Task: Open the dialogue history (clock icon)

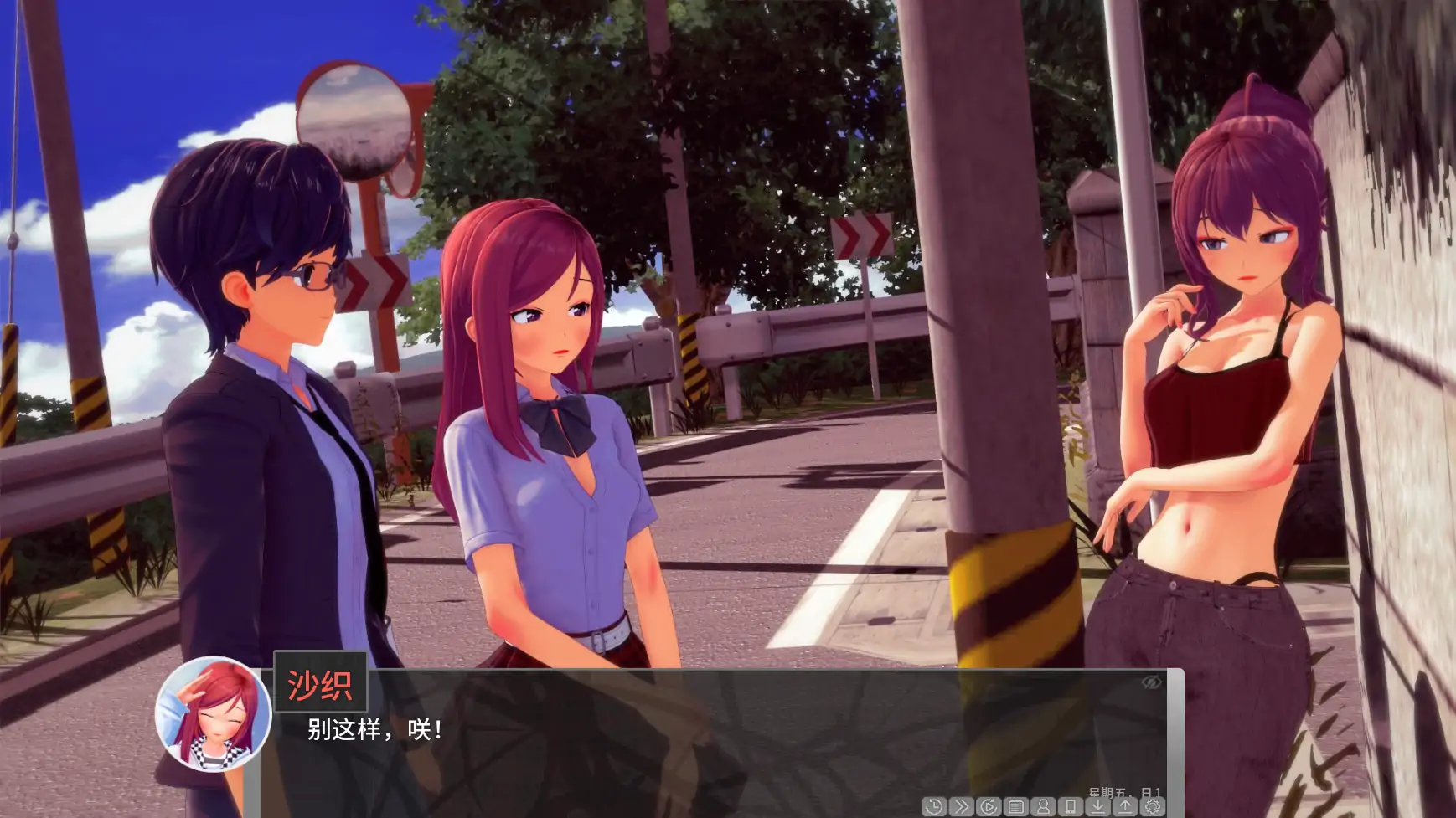Action: point(933,806)
